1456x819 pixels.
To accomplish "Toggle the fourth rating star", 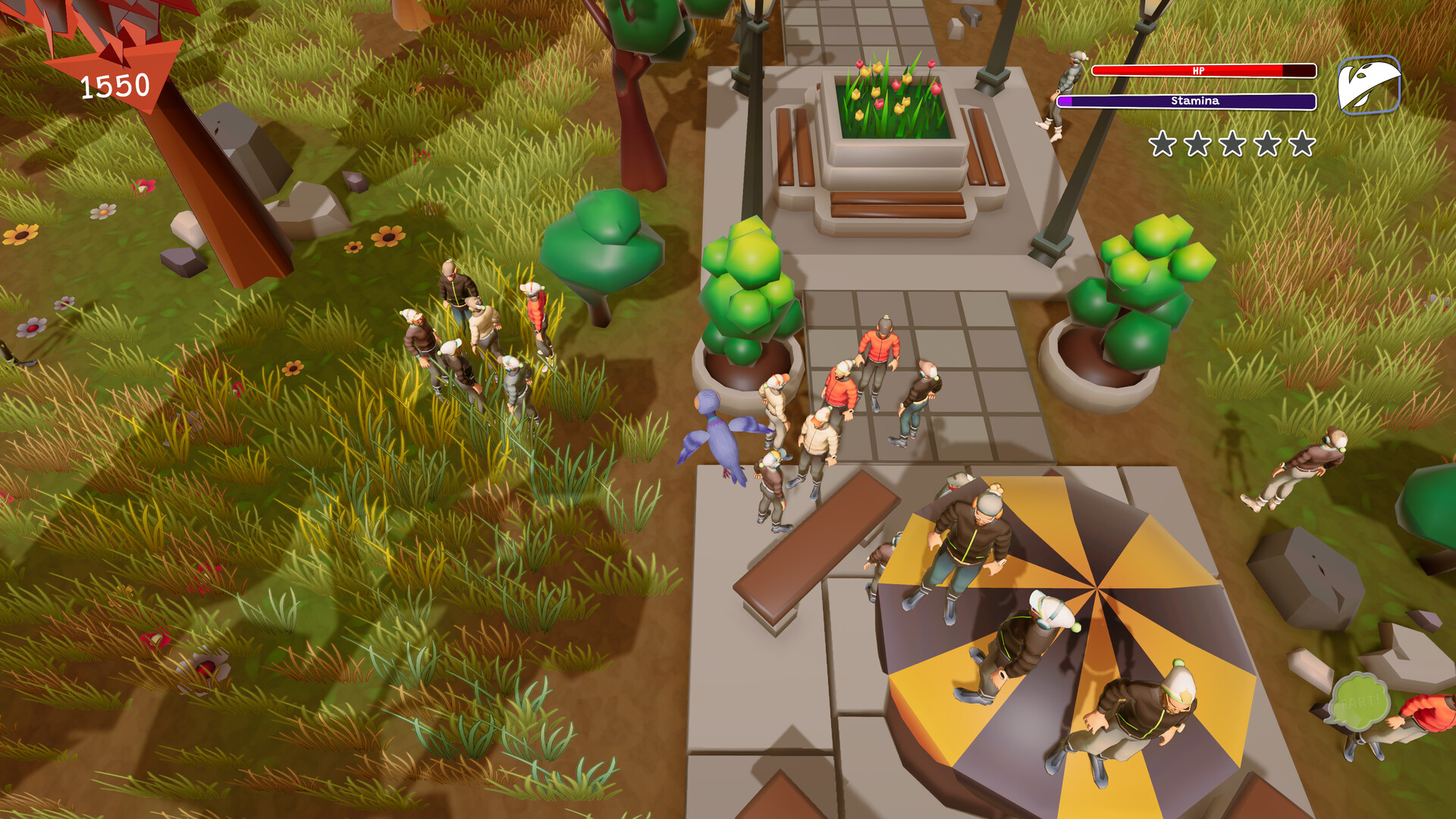I will (x=1267, y=144).
